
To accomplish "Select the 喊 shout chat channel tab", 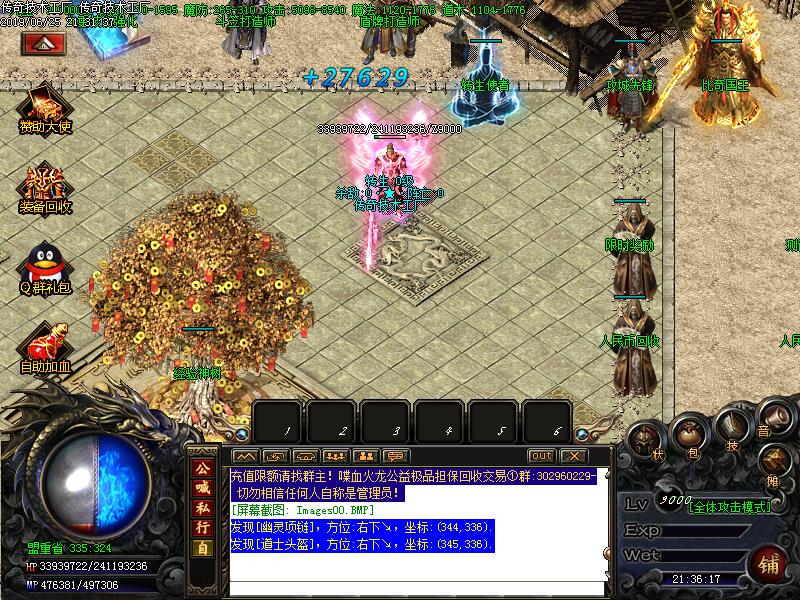I will 202,487.
